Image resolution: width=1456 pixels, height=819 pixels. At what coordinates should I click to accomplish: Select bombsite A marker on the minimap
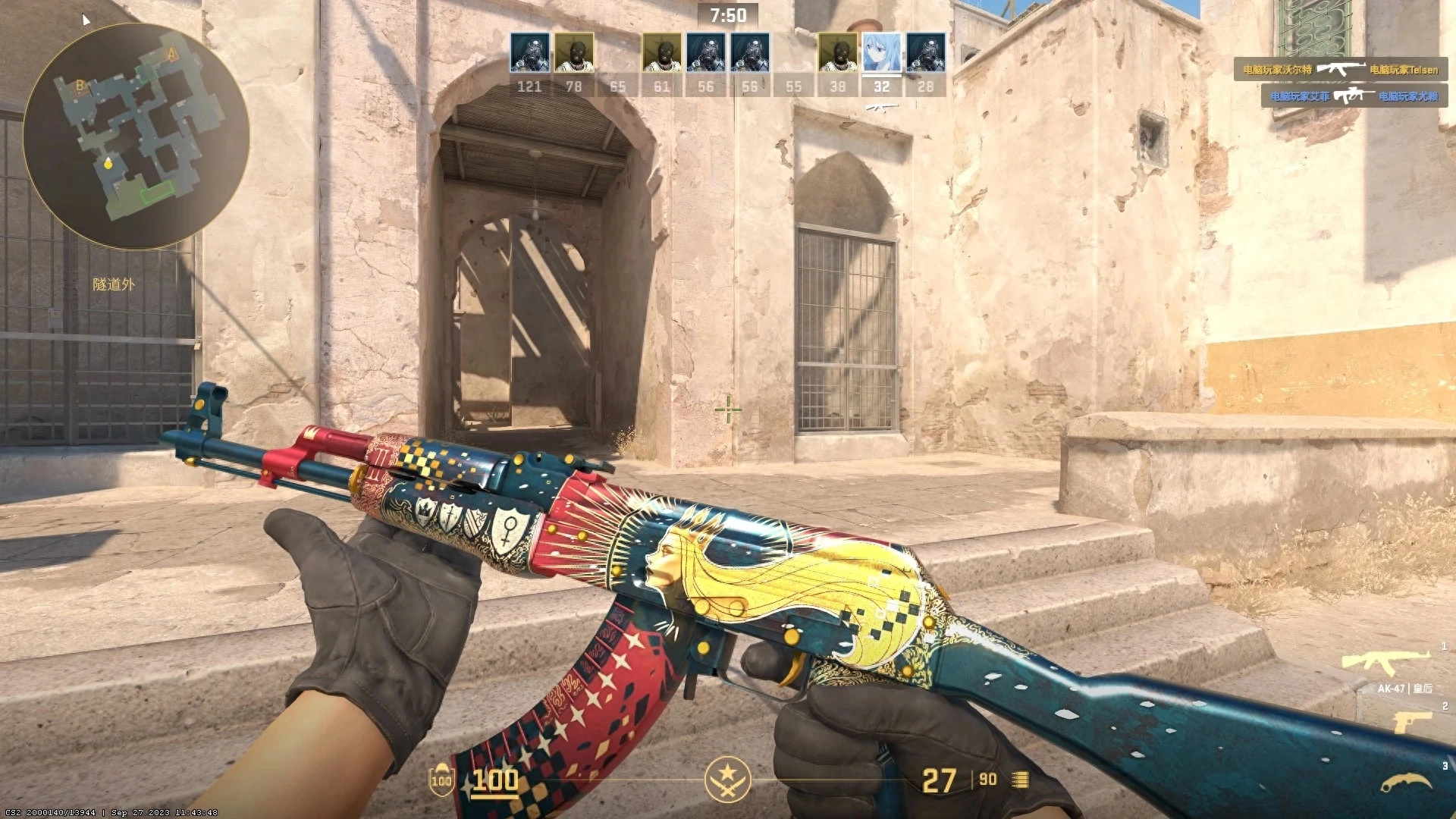tap(171, 54)
